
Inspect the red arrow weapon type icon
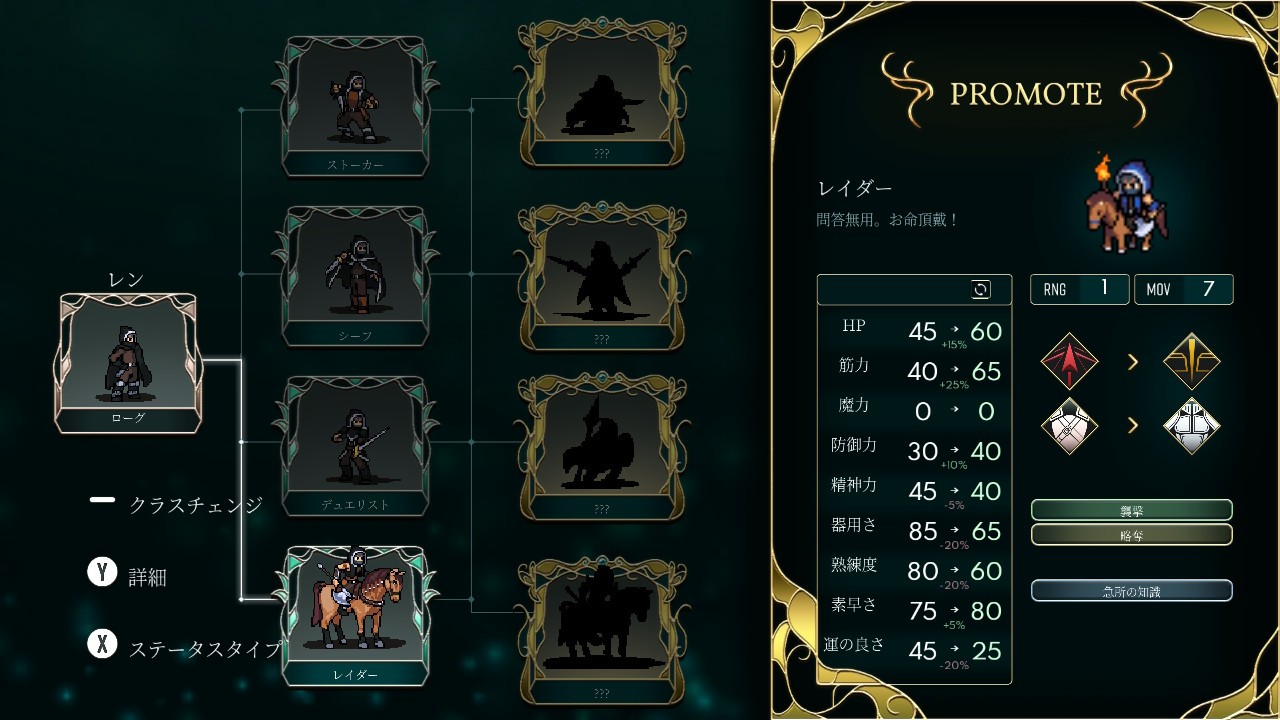pos(1069,361)
